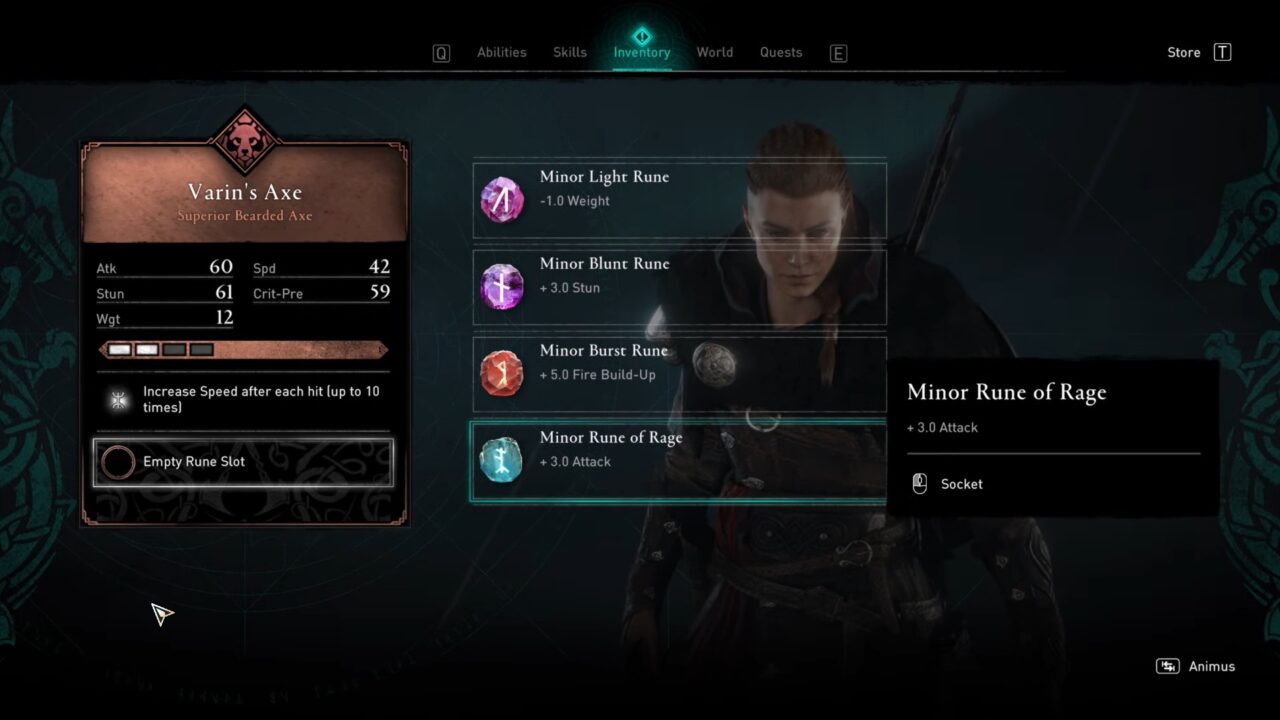Select the Quests tab
1280x720 pixels.
coord(780,52)
